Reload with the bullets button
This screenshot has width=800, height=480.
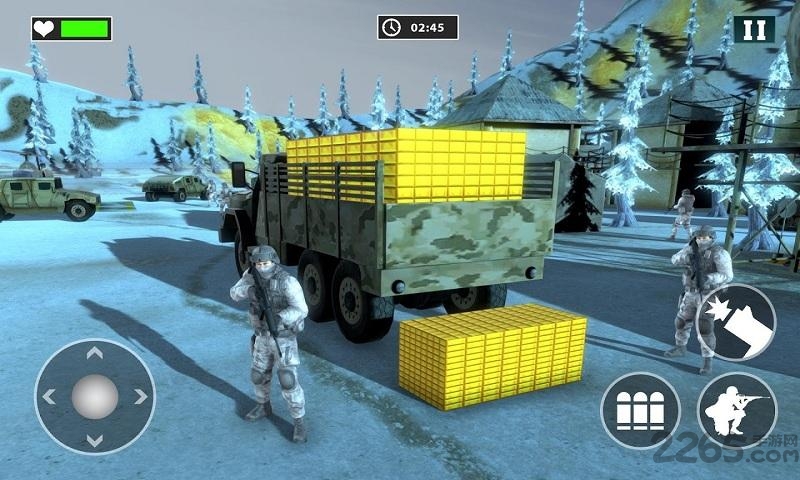click(640, 411)
